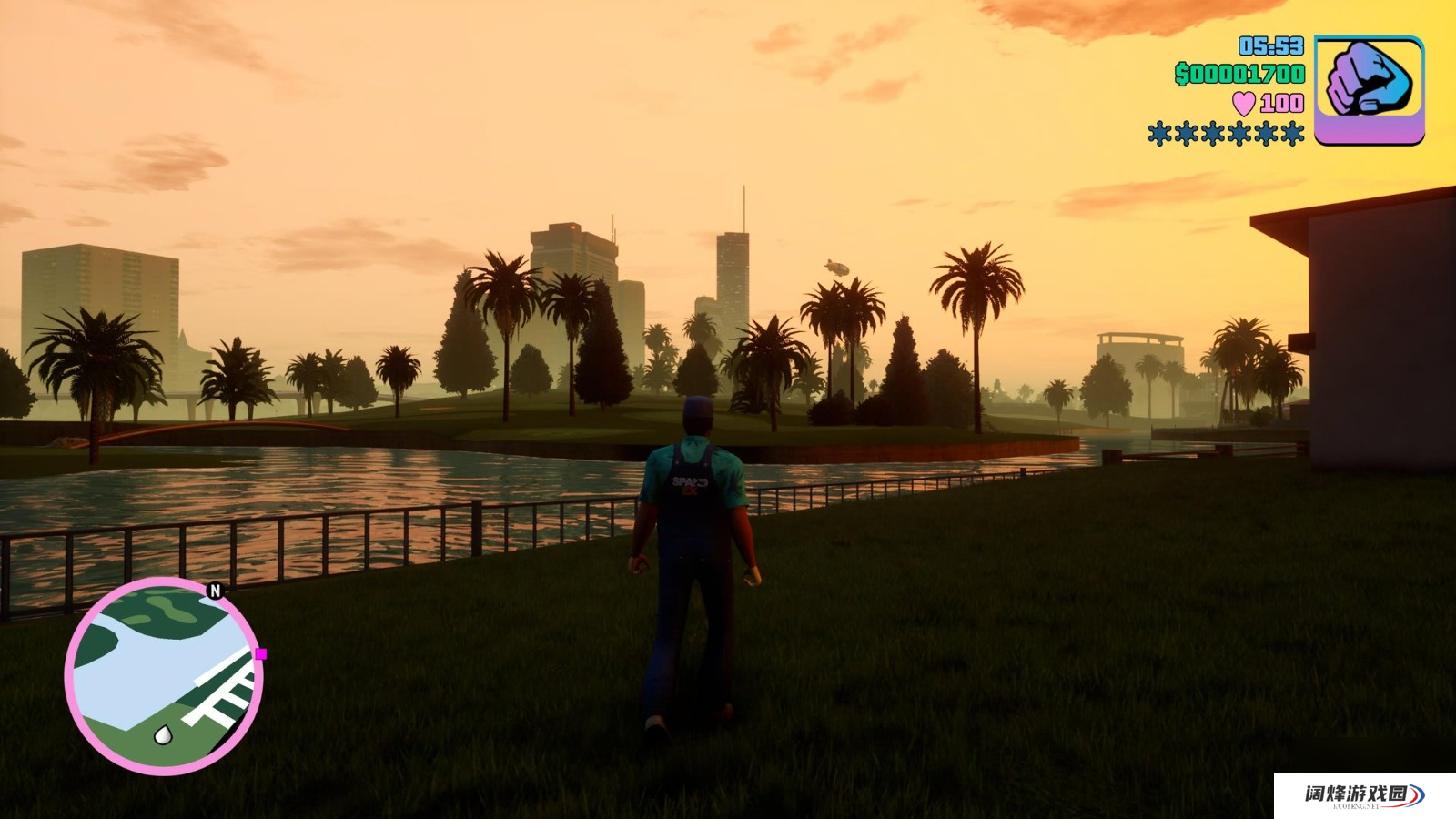Click the magenta objective blip on the minimap
This screenshot has width=1456, height=819.
pos(261,653)
